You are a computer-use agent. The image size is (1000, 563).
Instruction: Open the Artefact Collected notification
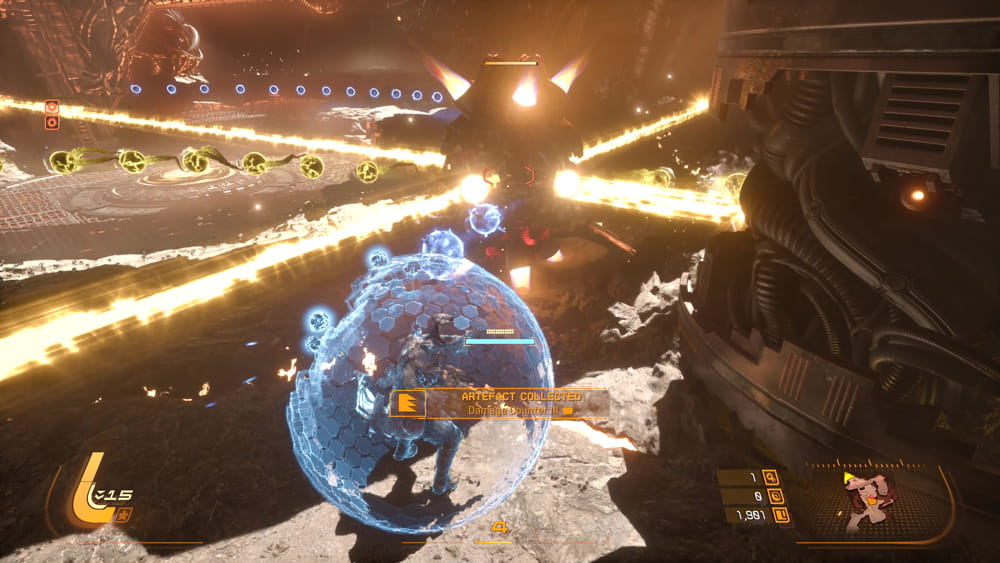500,403
